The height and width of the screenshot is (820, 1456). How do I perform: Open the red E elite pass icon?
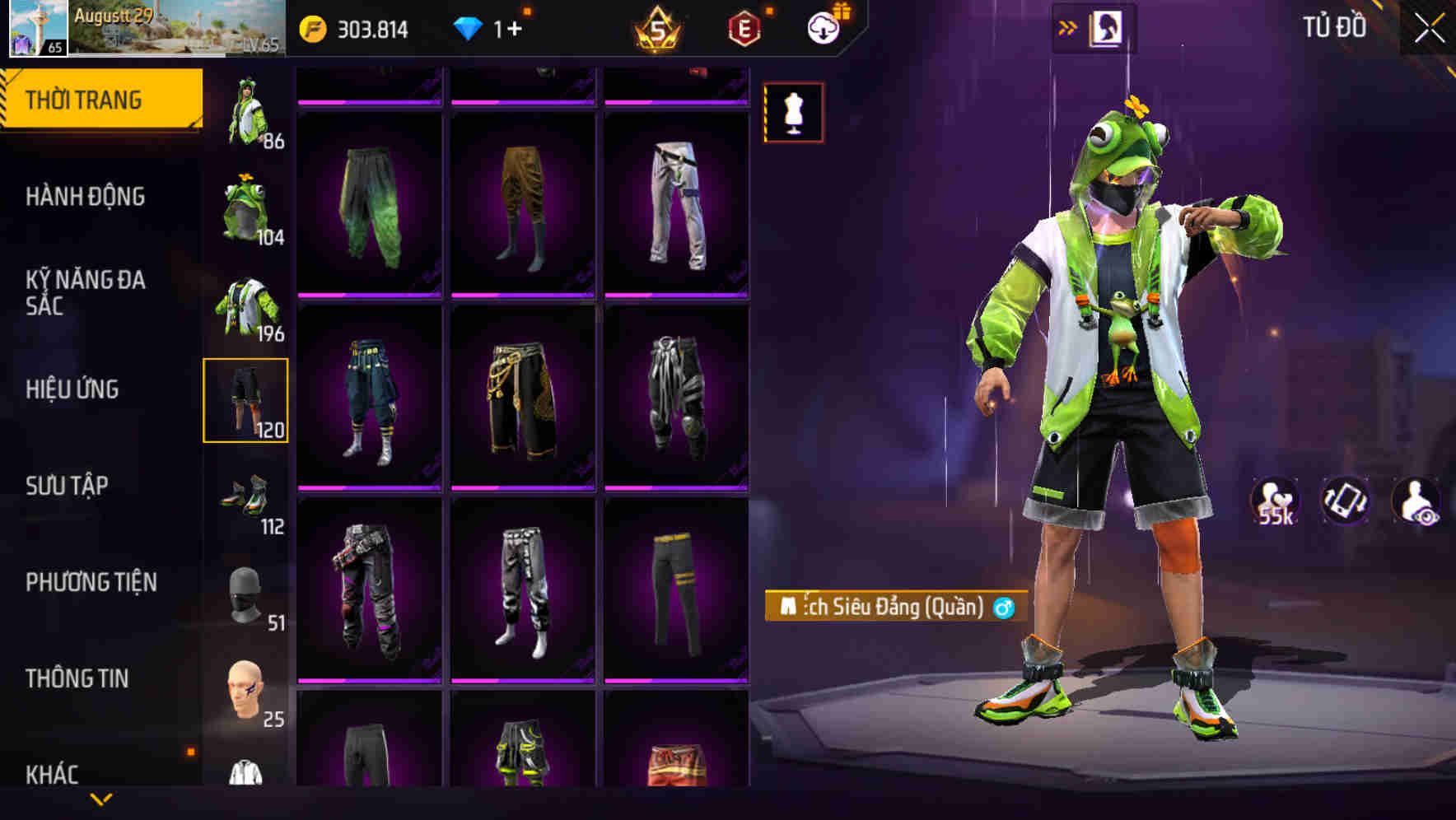[742, 27]
